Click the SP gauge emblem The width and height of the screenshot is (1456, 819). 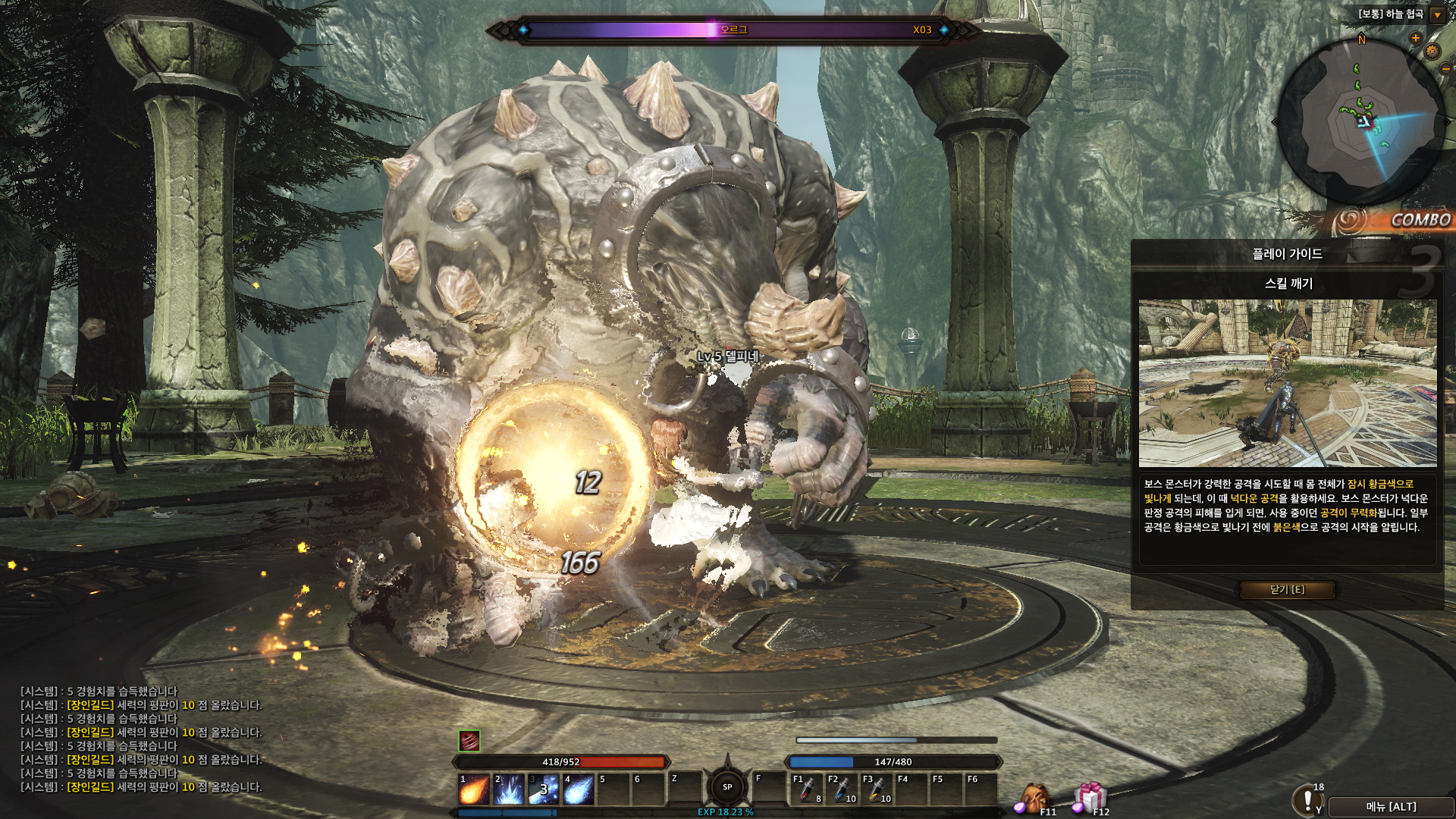(x=727, y=787)
